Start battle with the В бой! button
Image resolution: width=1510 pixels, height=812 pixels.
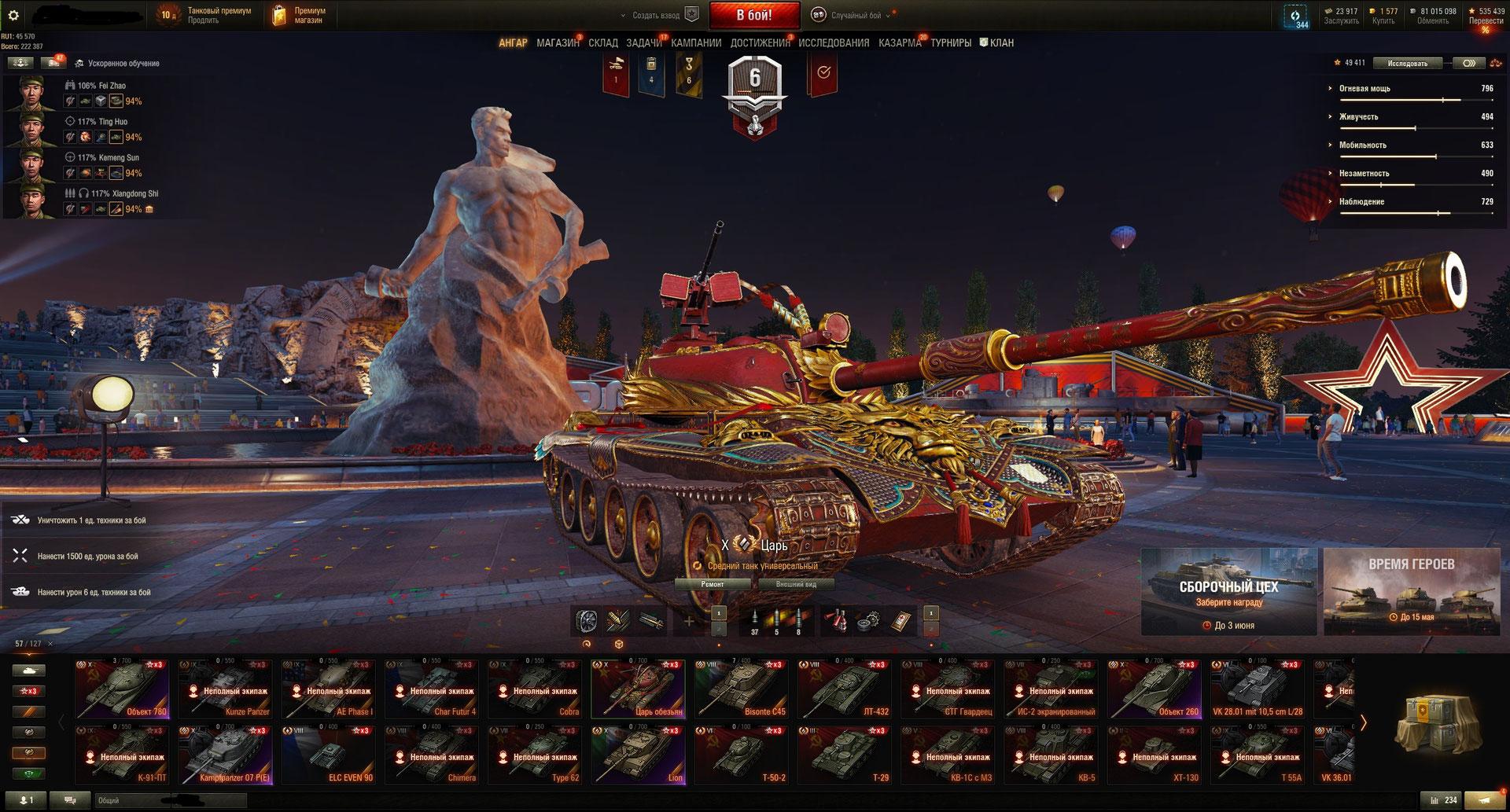point(754,15)
